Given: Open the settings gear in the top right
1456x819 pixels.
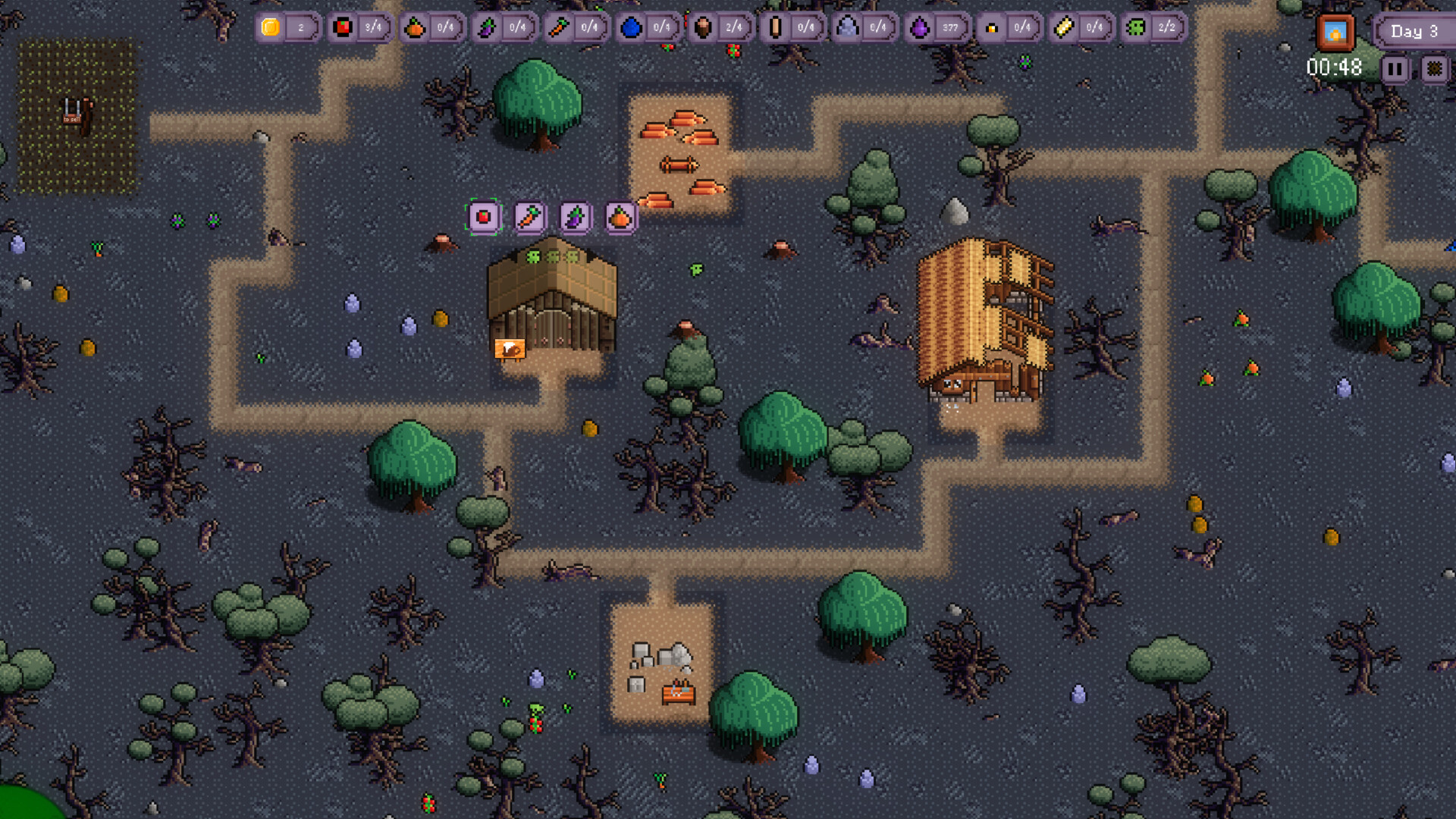Looking at the screenshot, I should click(1435, 68).
